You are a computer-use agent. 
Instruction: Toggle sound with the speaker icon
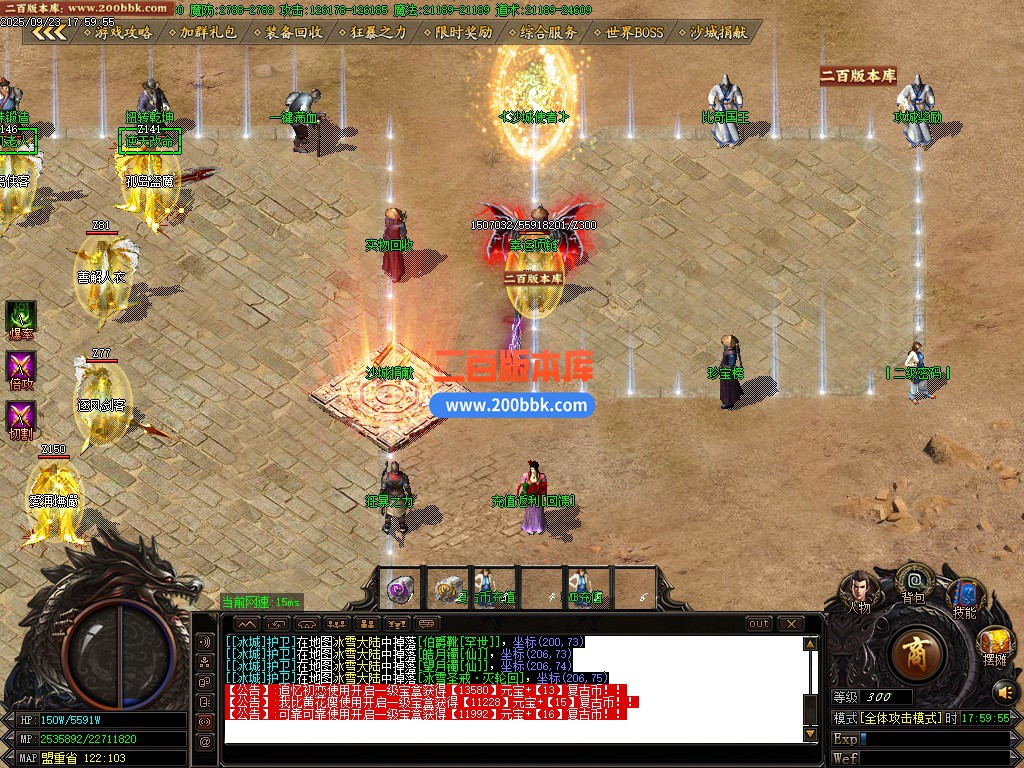tap(1002, 691)
